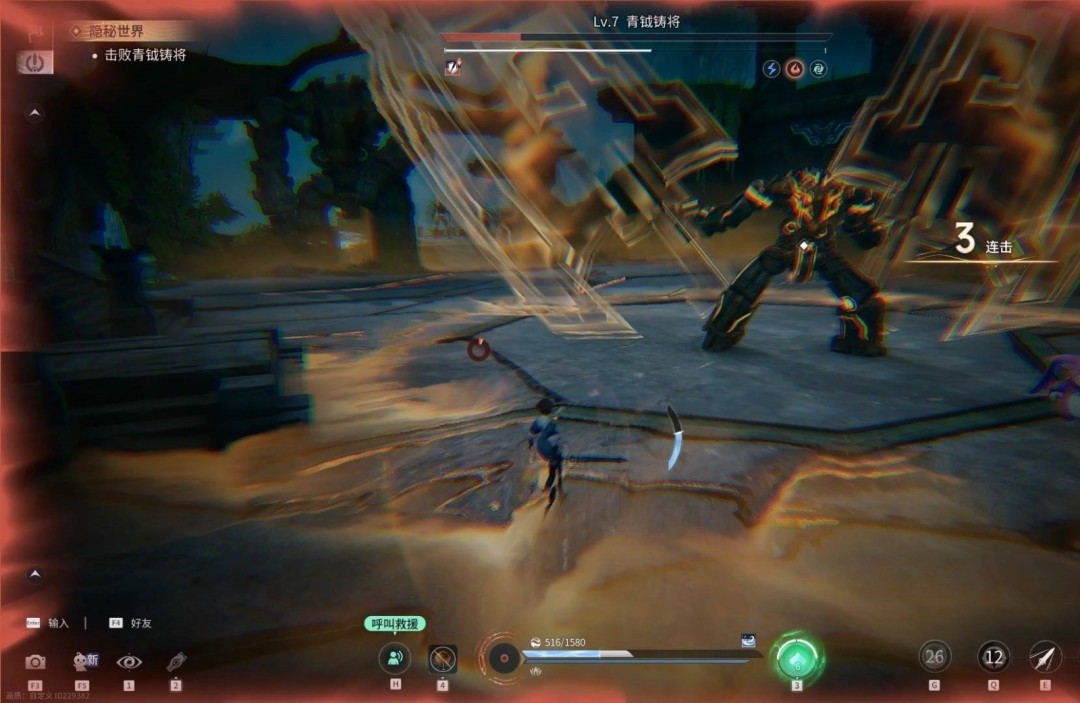This screenshot has height=703, width=1080.
Task: Click the round weapon dial beside the health bar
Action: pos(503,658)
